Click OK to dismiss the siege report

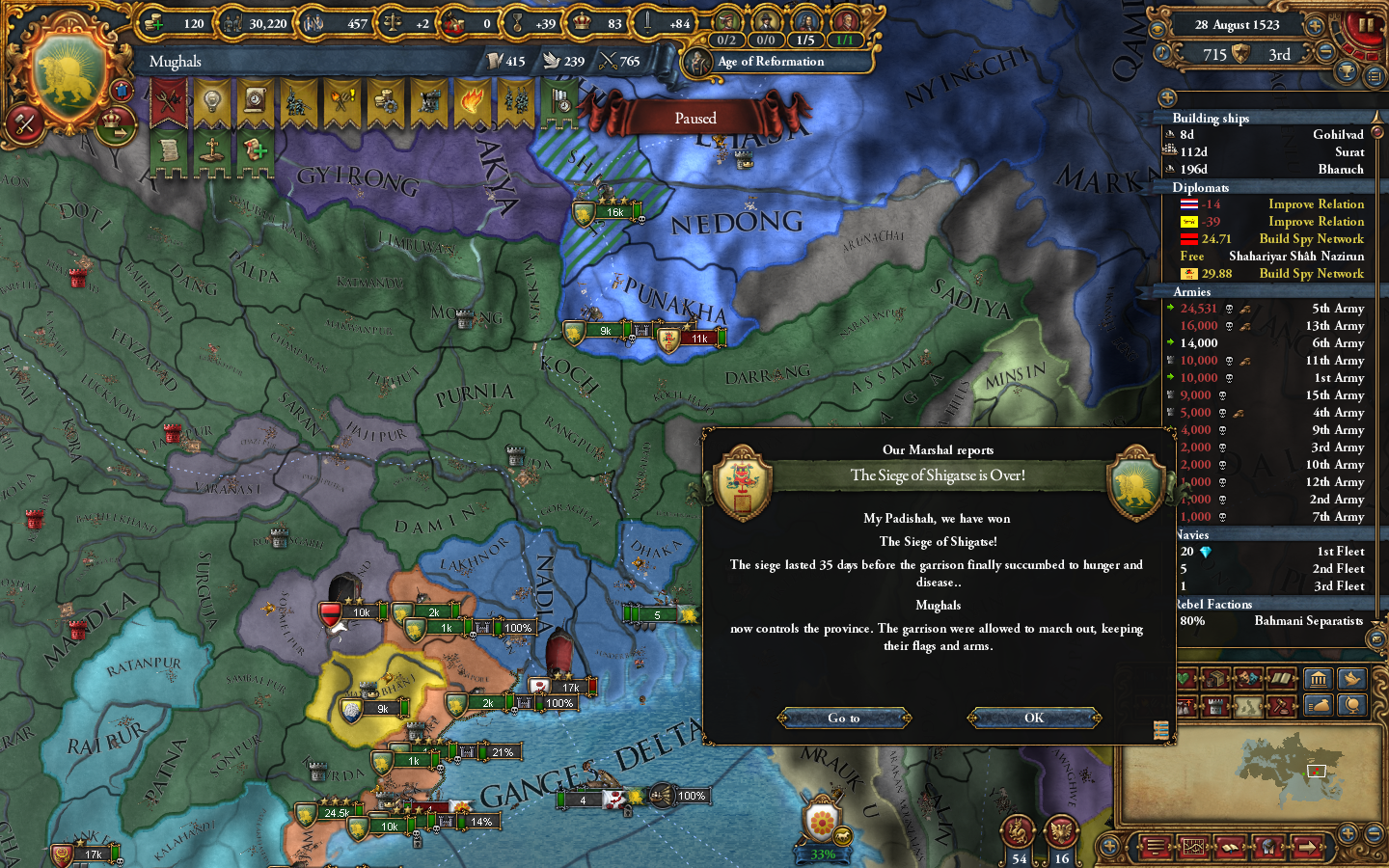click(1034, 718)
